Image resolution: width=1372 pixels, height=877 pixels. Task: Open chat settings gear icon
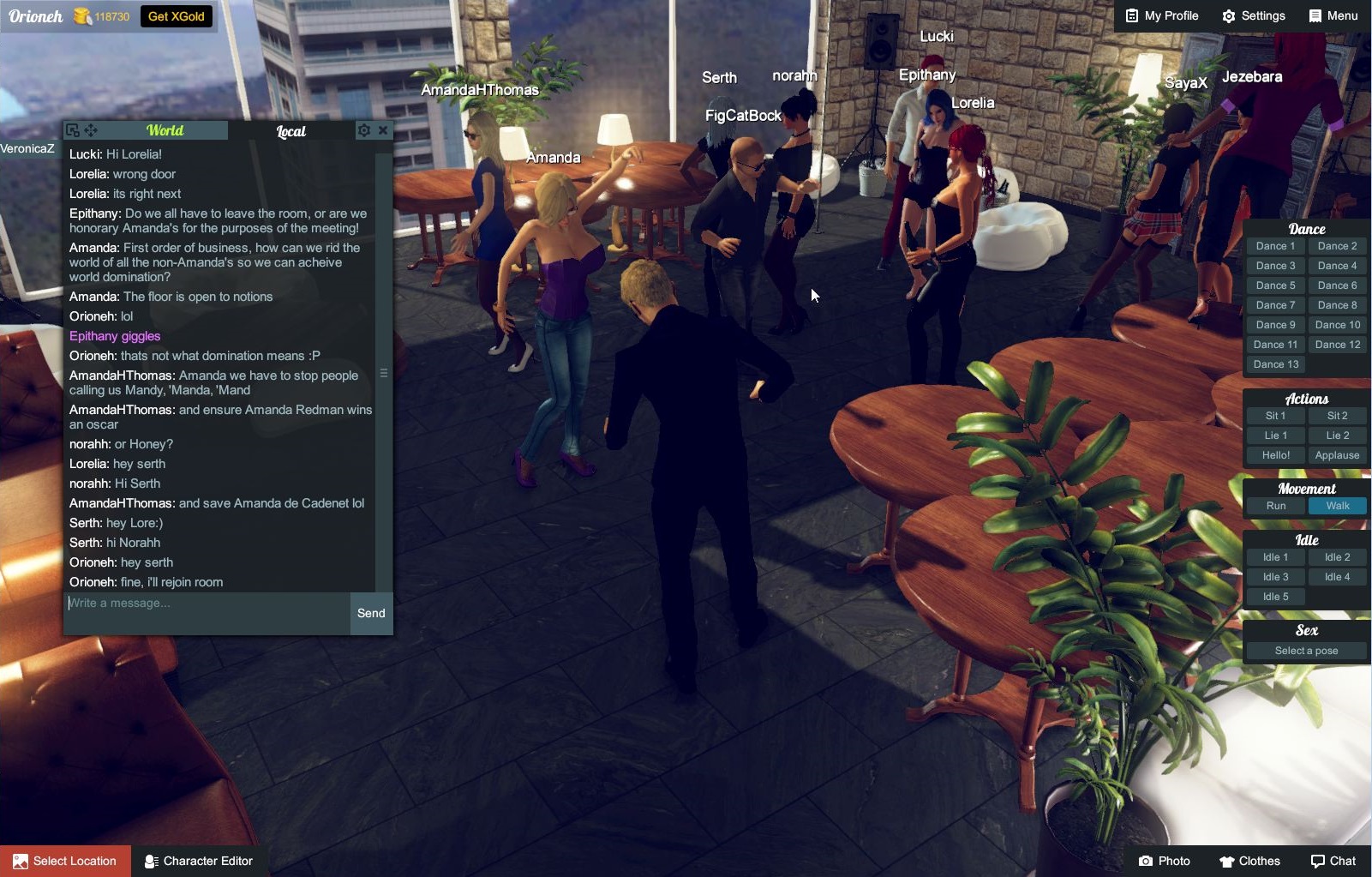coord(364,130)
